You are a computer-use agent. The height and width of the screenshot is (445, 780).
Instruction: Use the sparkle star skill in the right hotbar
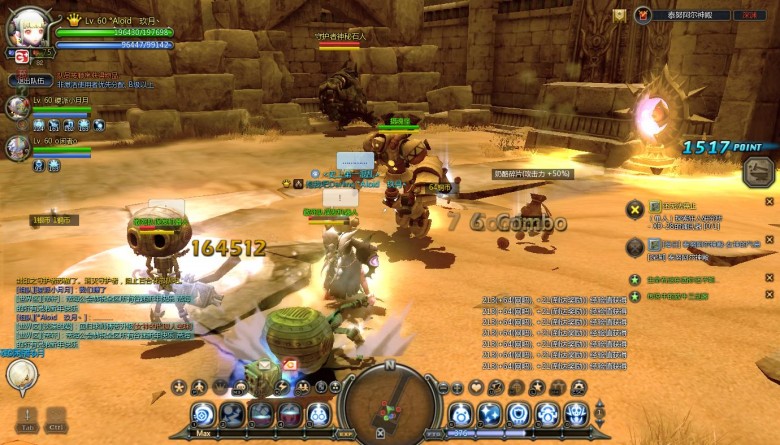tap(489, 413)
